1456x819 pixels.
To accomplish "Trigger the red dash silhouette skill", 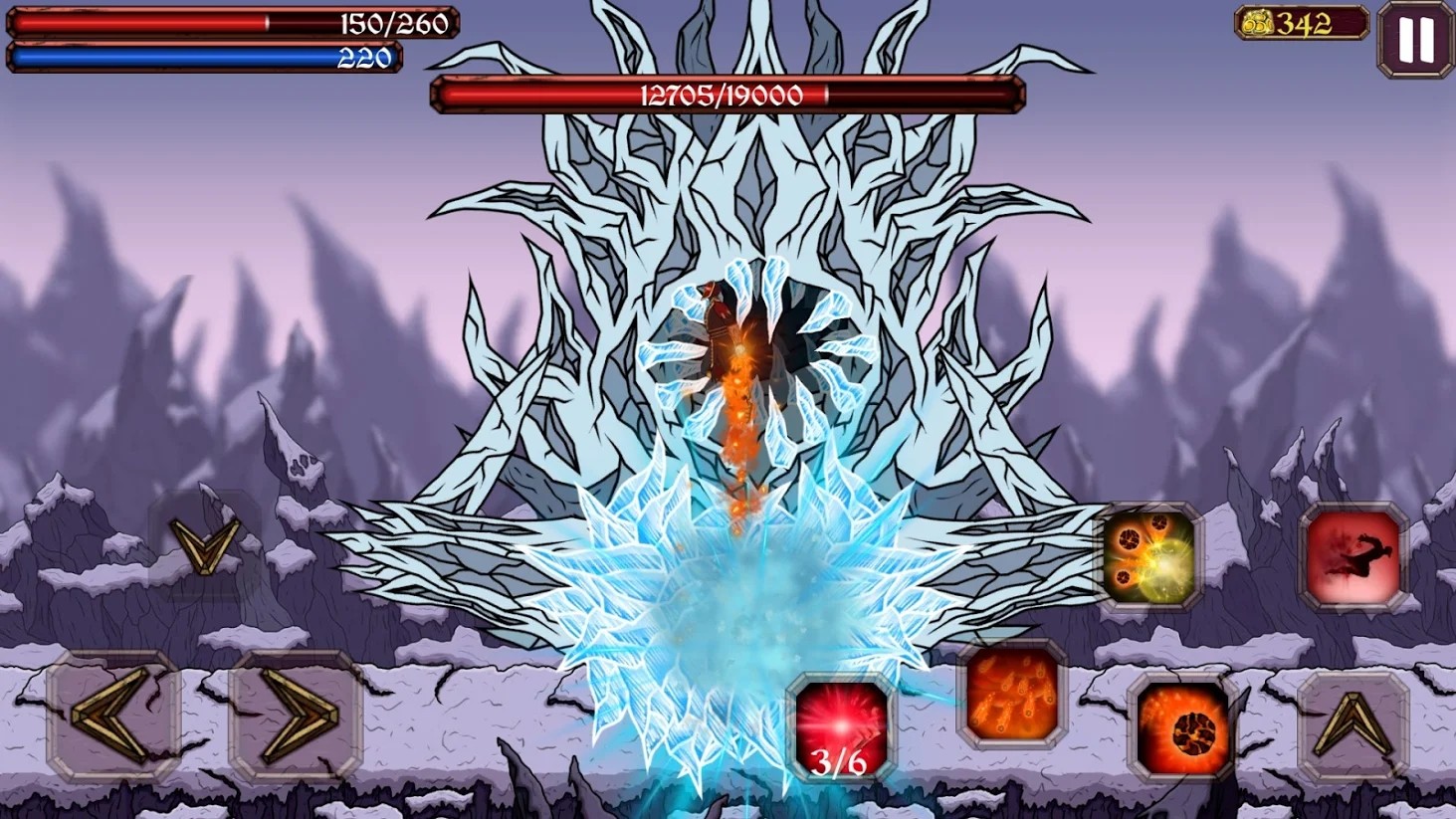I will pyautogui.click(x=1352, y=556).
